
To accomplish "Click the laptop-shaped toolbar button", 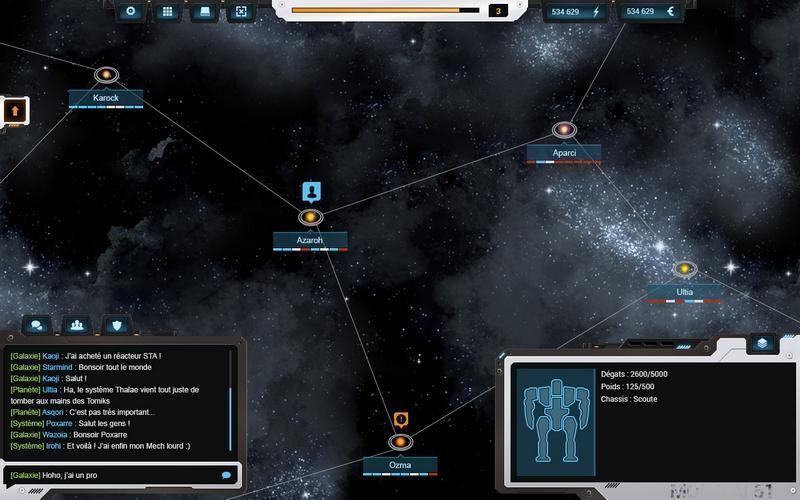I will pos(204,12).
